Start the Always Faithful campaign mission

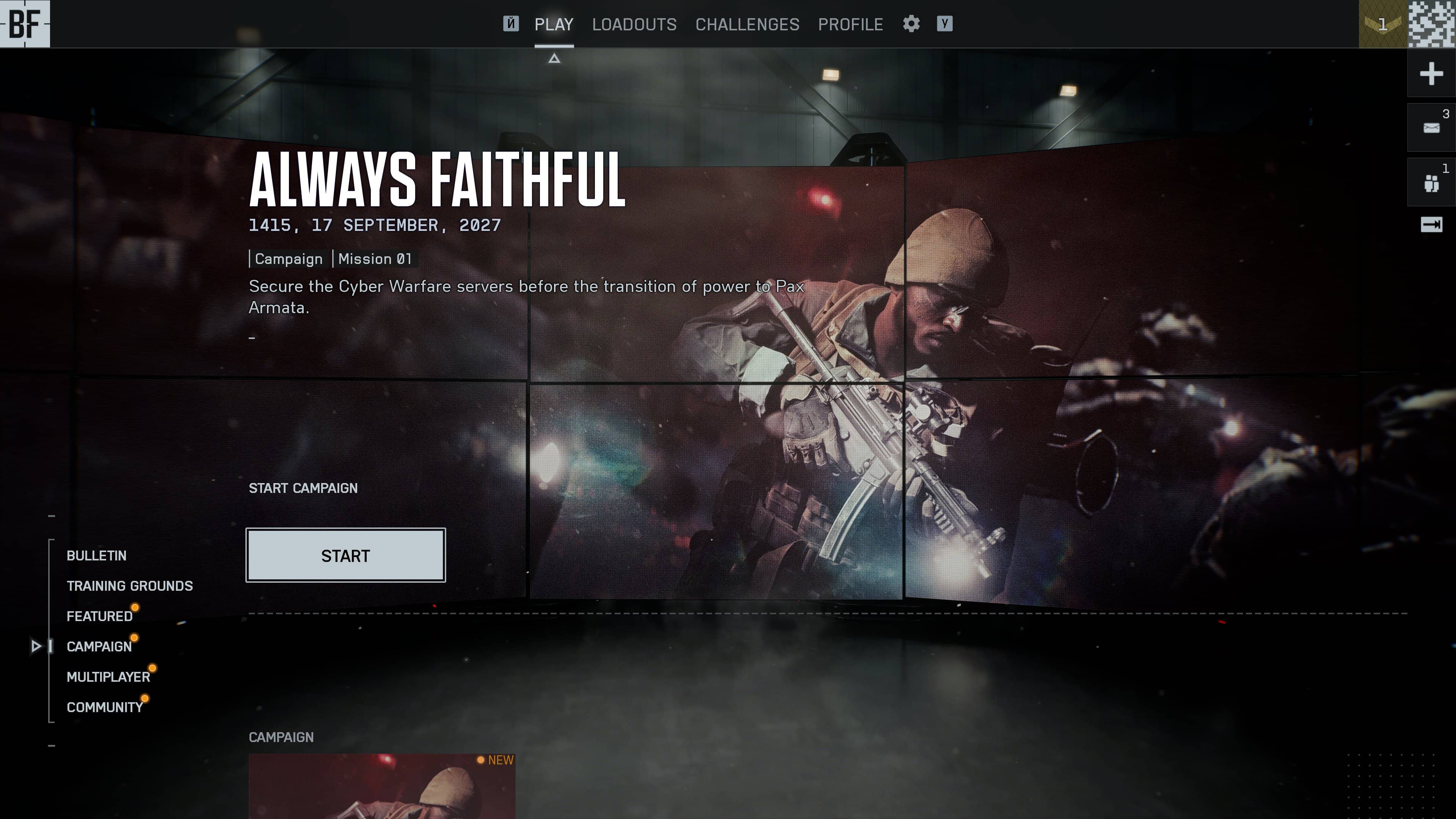click(345, 555)
